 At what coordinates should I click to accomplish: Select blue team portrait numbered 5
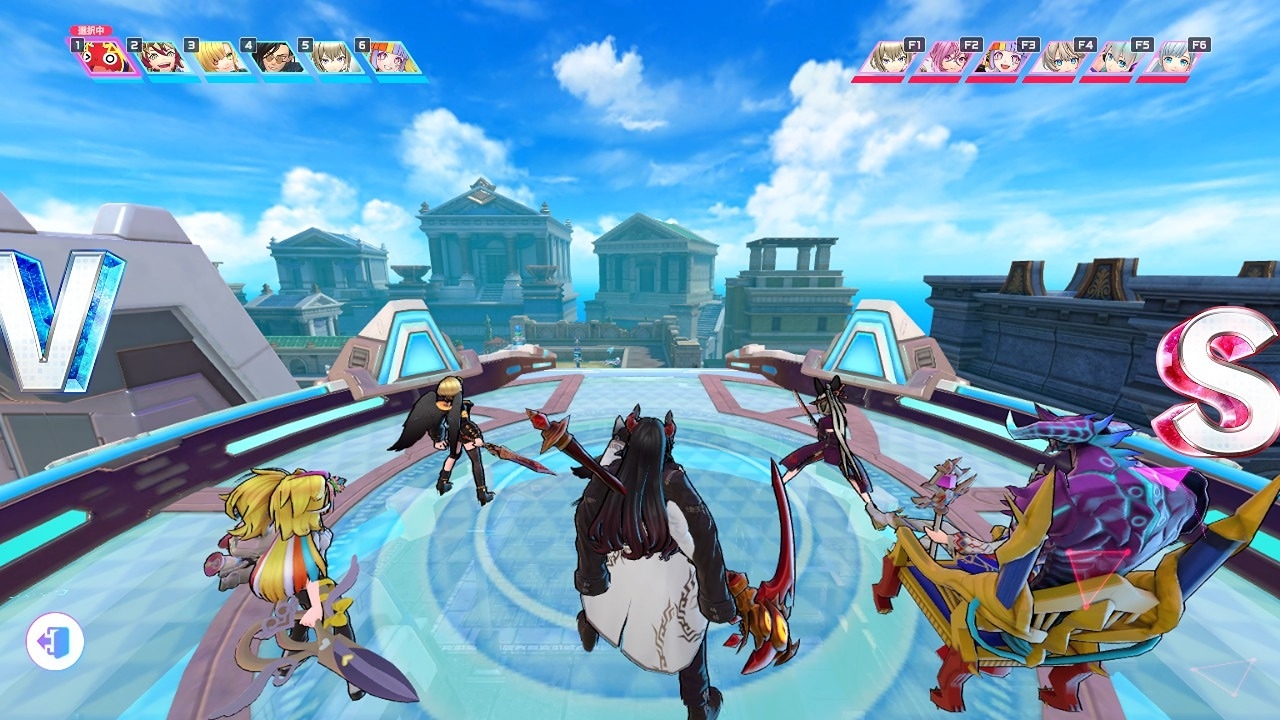(x=332, y=58)
